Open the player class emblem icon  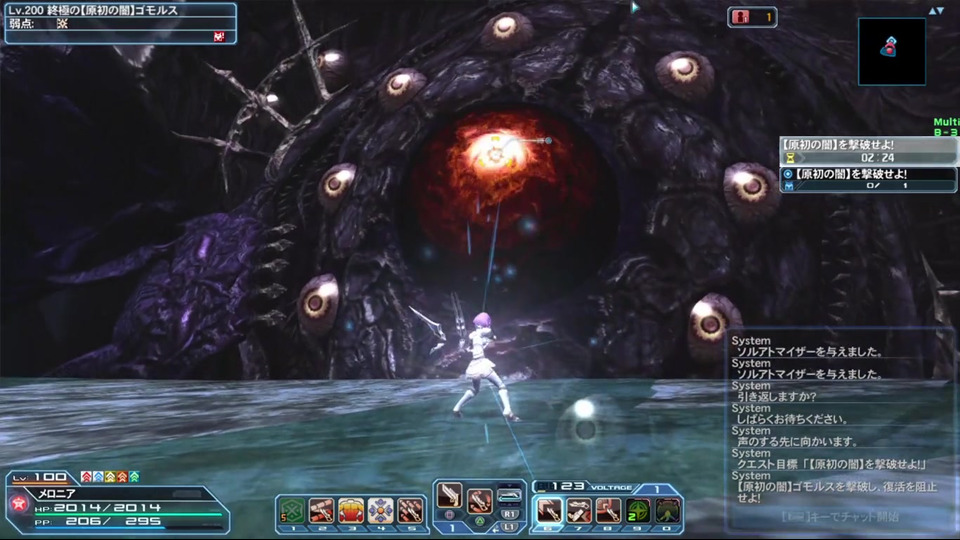[17, 506]
